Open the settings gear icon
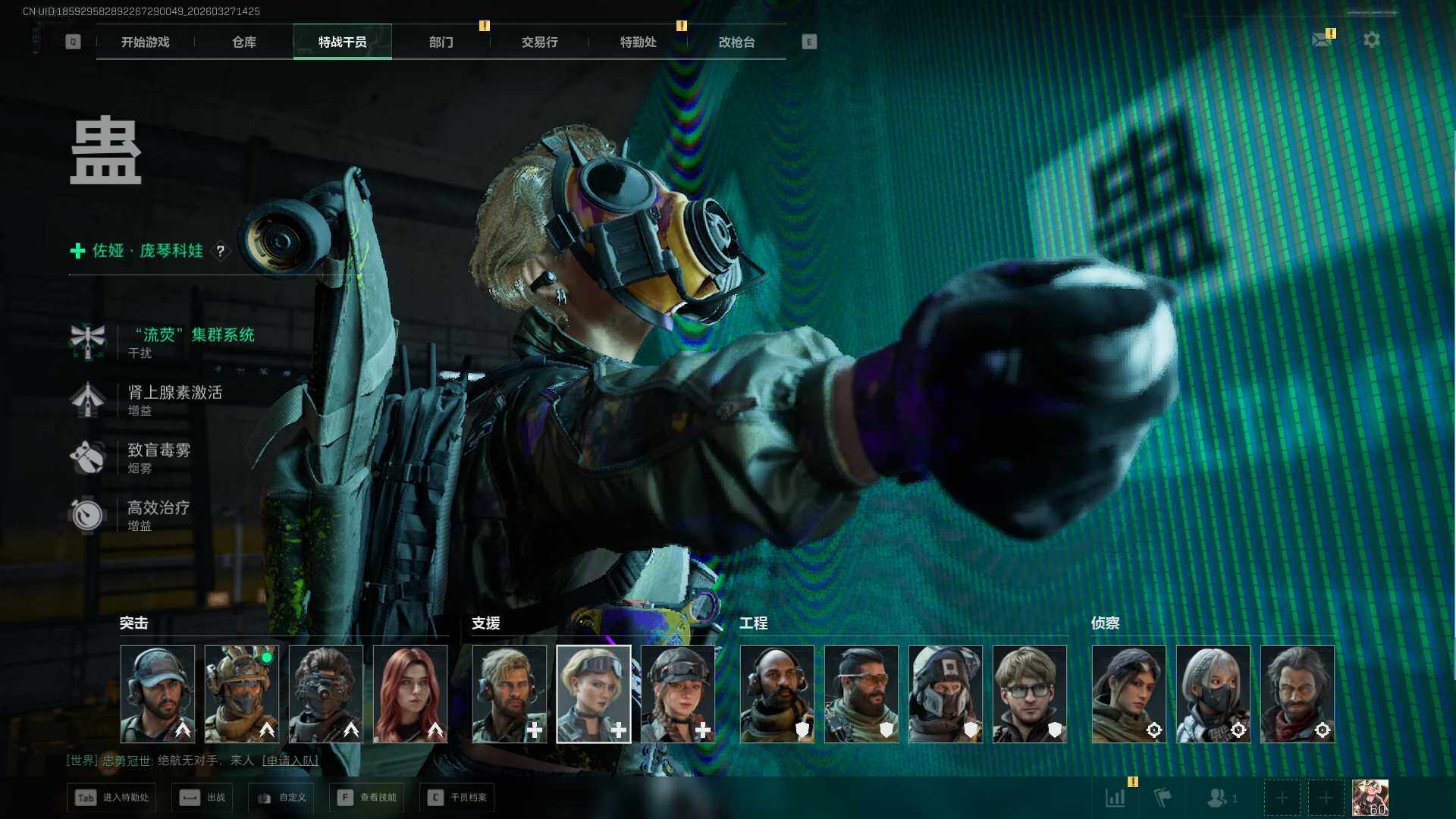Screen dimensions: 1456x819 click(x=1372, y=39)
